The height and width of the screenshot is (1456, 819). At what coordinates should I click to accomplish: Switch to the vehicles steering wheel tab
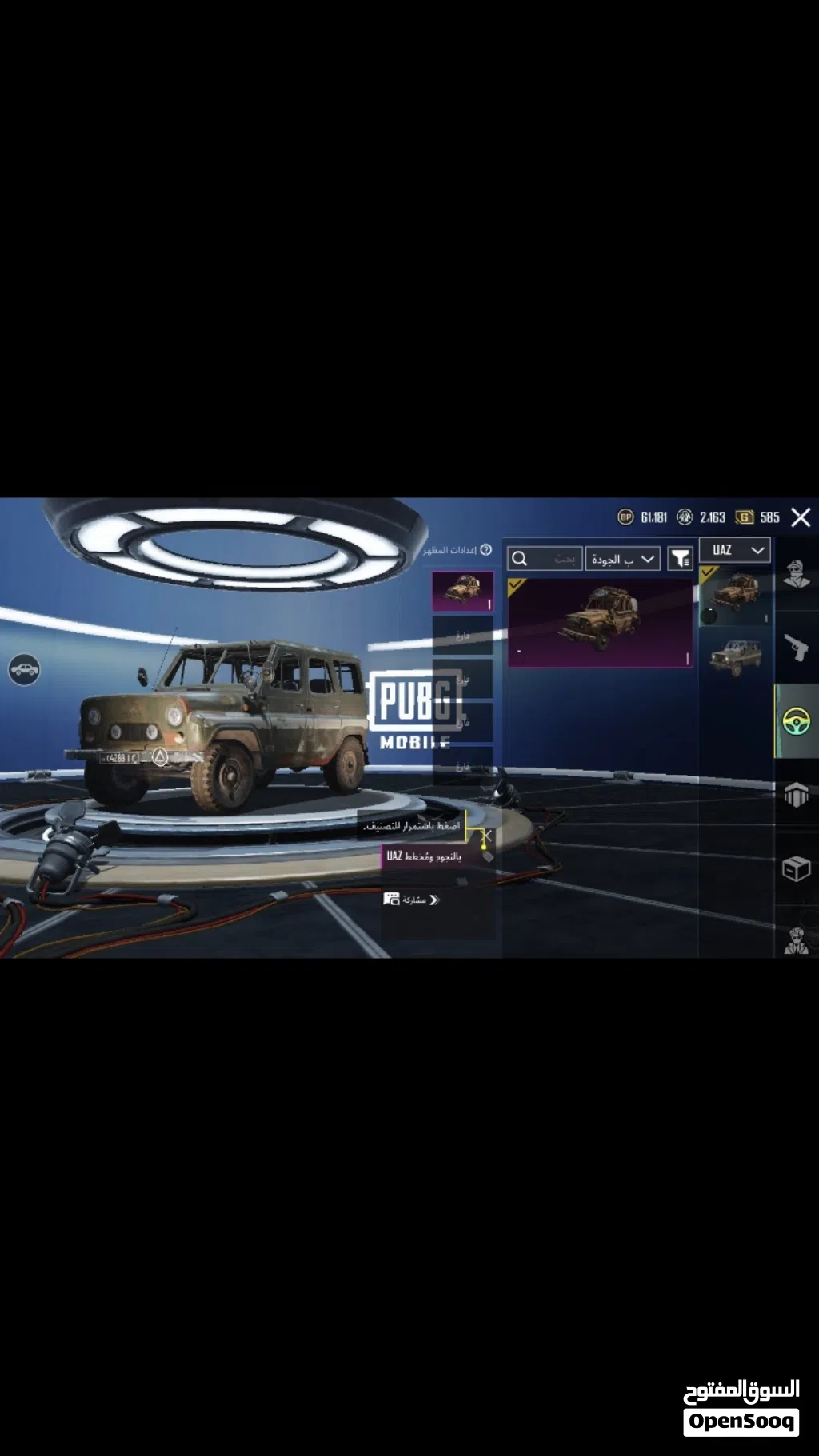pos(797,721)
